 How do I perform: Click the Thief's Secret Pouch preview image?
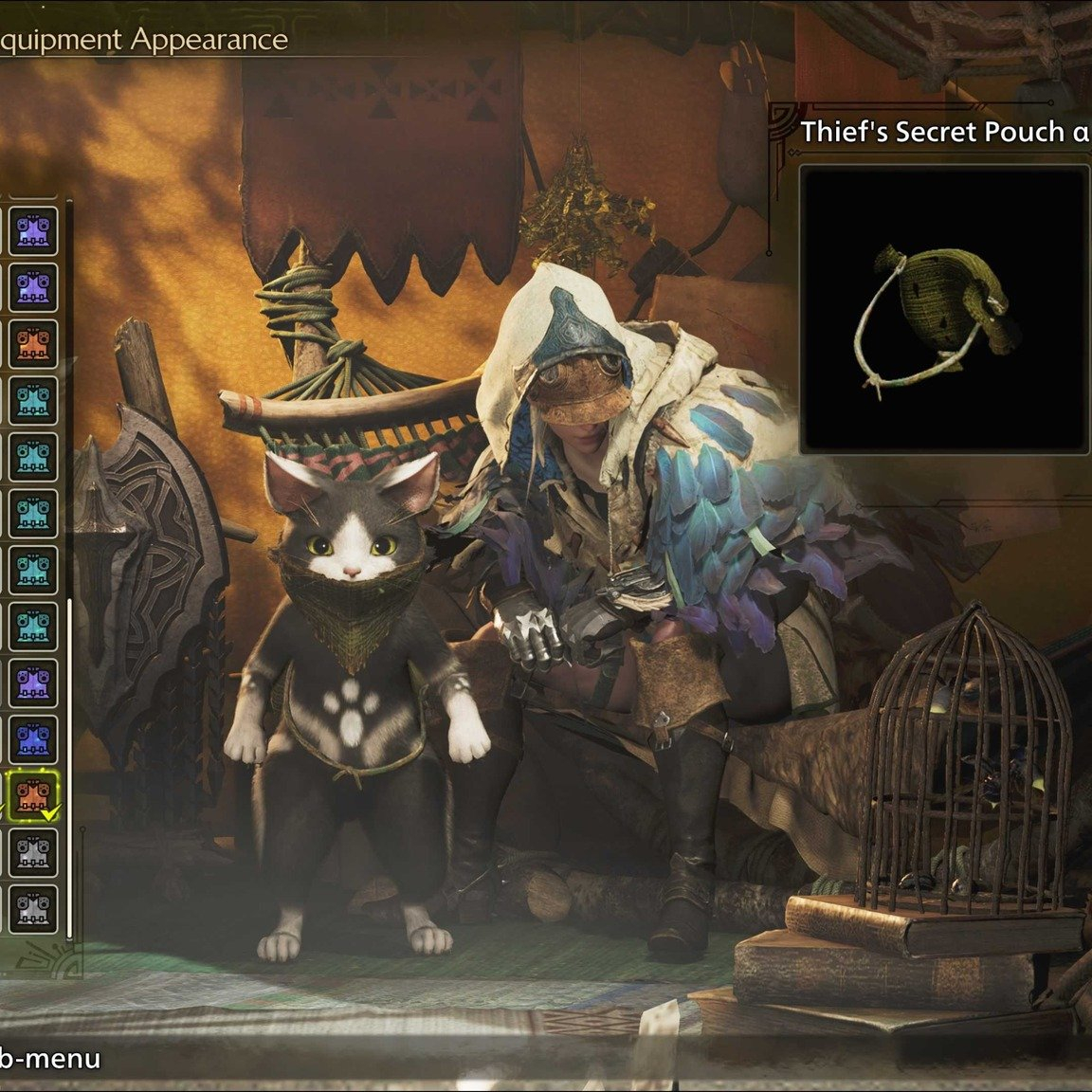tap(943, 309)
